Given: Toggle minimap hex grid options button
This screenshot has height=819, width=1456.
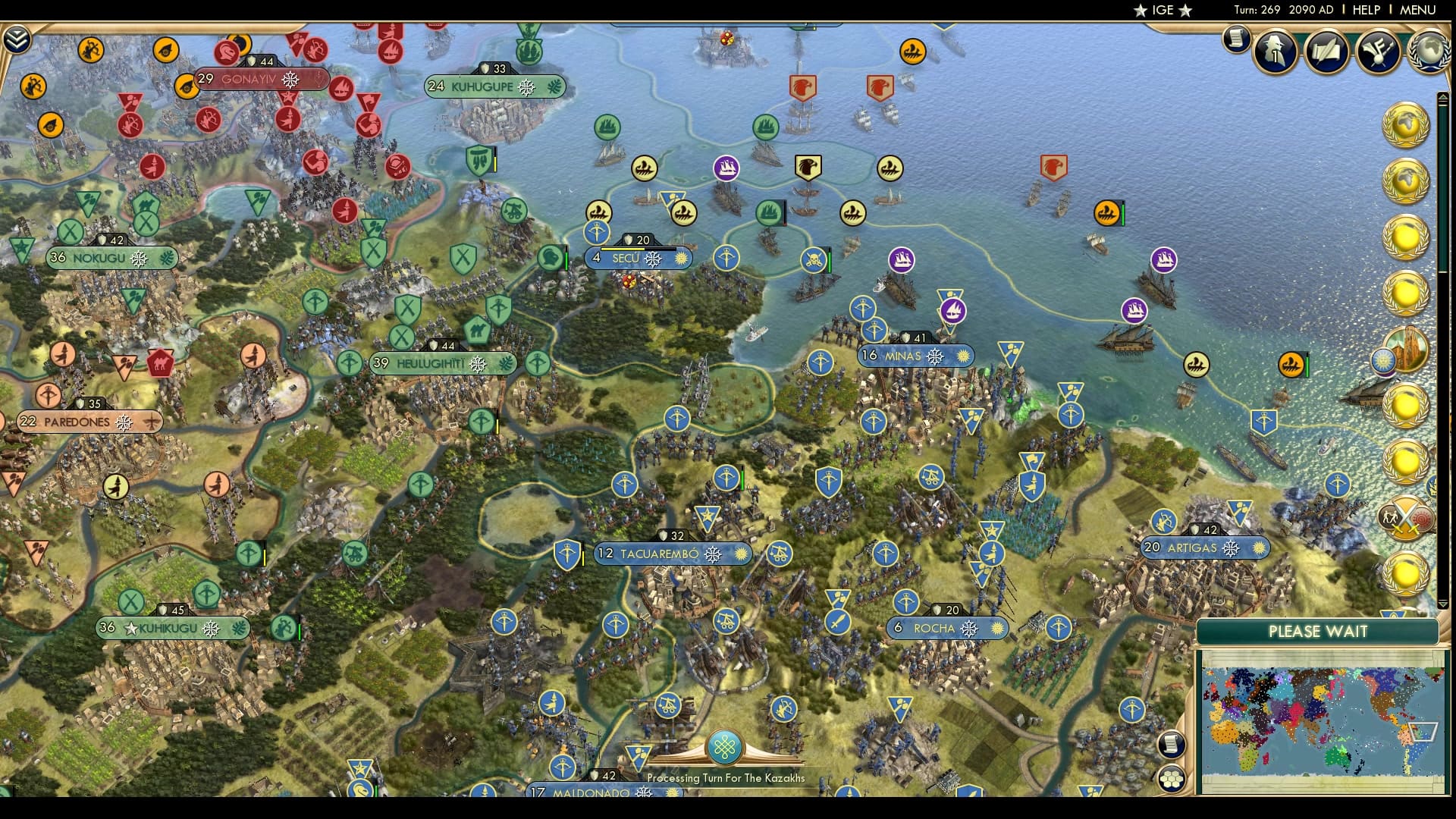Looking at the screenshot, I should (1172, 777).
